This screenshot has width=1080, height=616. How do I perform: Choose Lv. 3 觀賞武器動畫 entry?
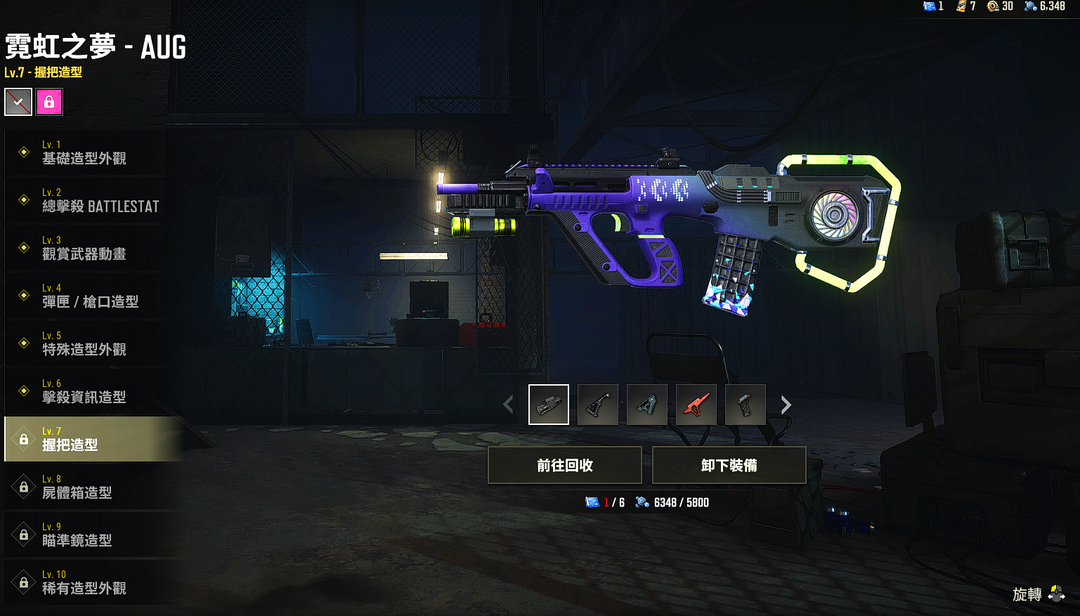[90, 248]
